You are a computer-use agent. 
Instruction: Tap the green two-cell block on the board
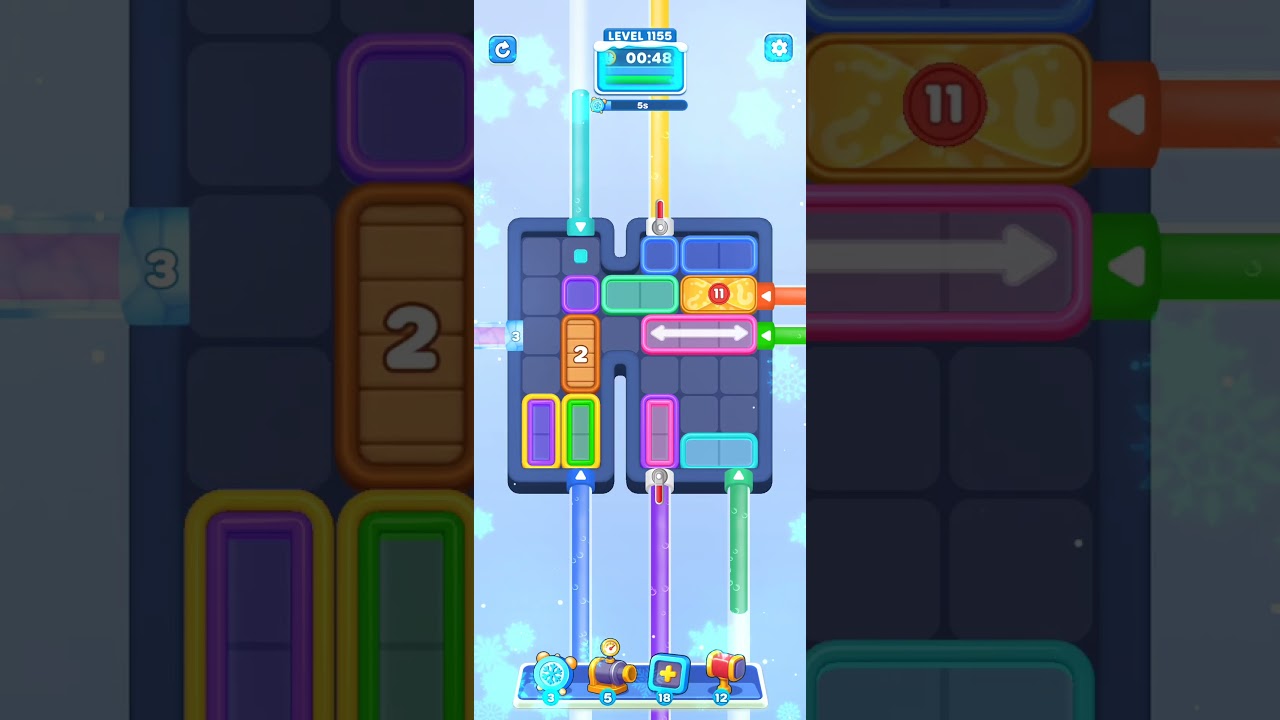point(640,295)
